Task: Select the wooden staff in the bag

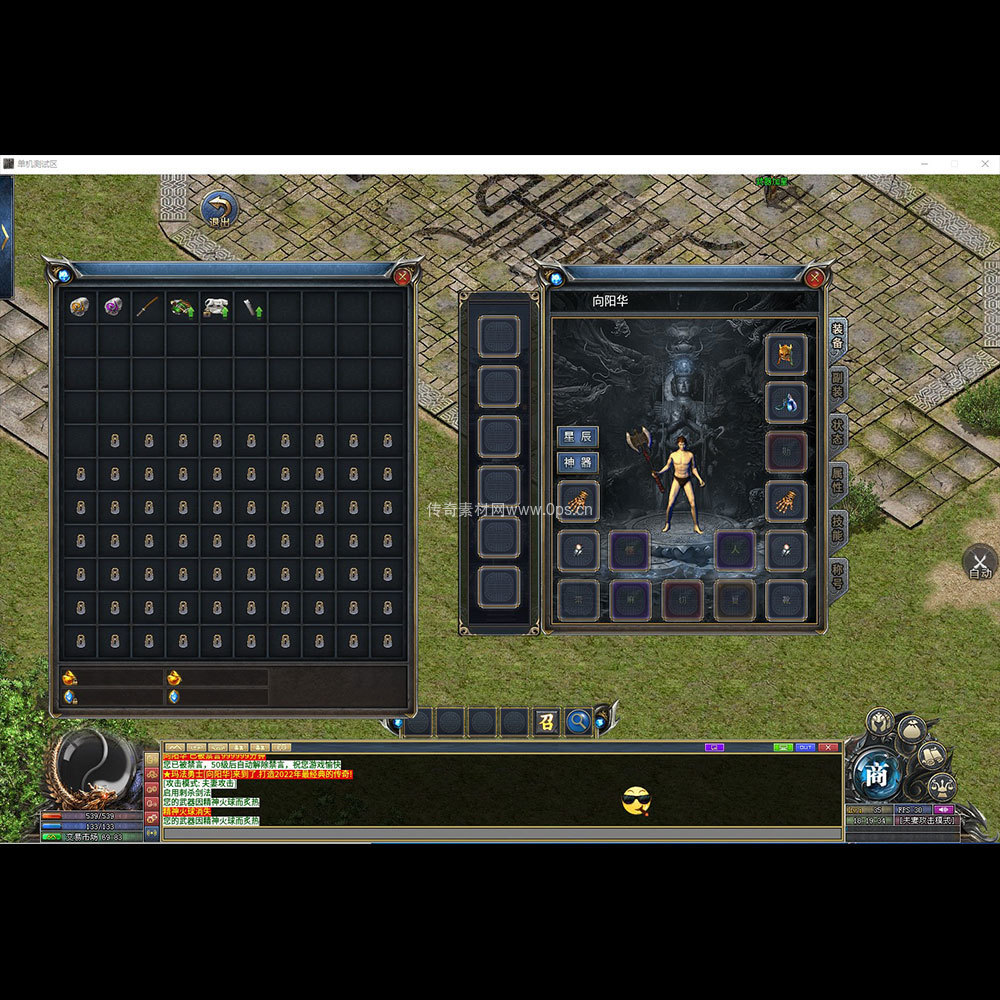Action: [148, 307]
